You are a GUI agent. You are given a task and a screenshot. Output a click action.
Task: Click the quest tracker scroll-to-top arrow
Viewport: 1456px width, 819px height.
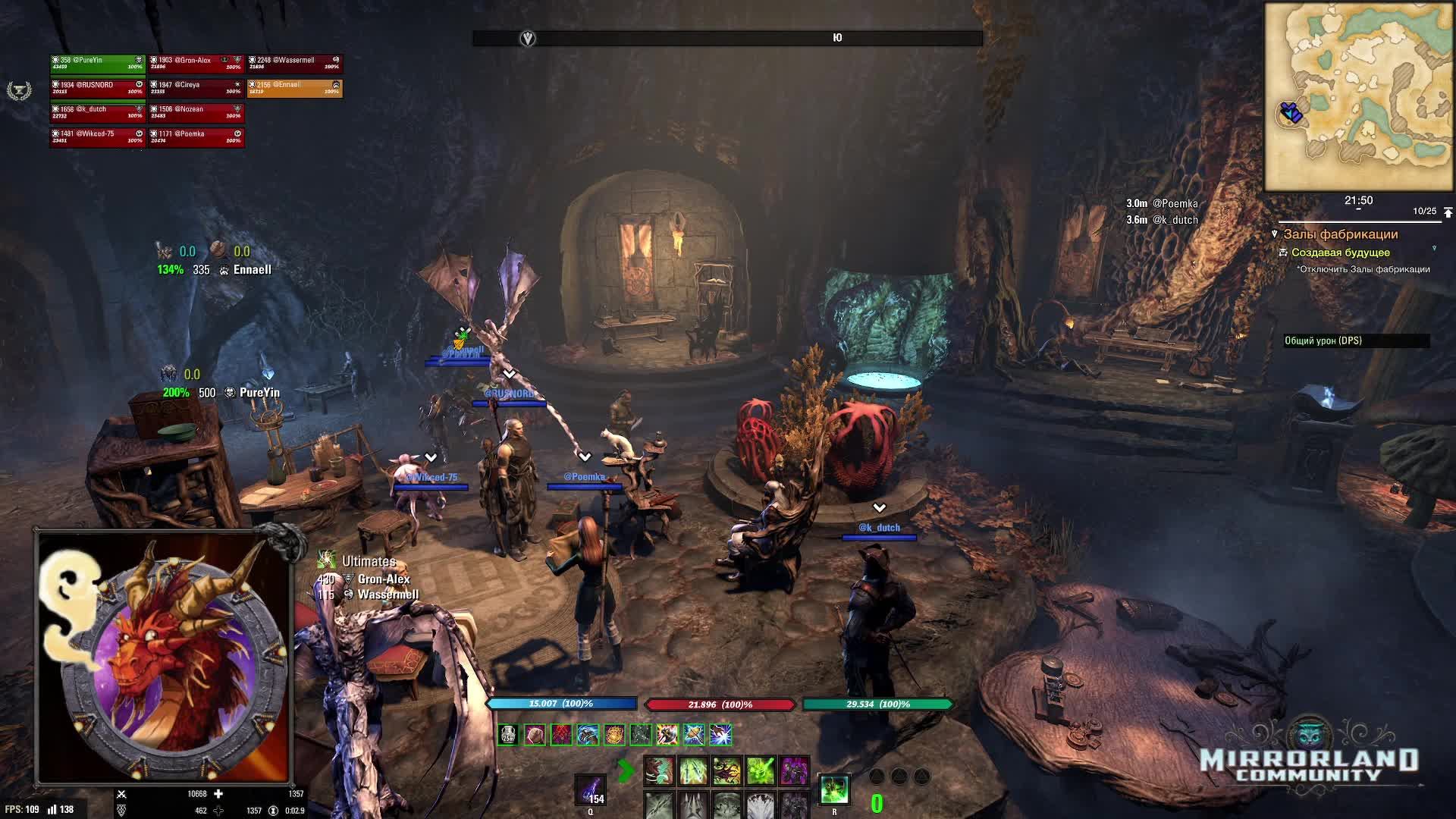point(1448,212)
